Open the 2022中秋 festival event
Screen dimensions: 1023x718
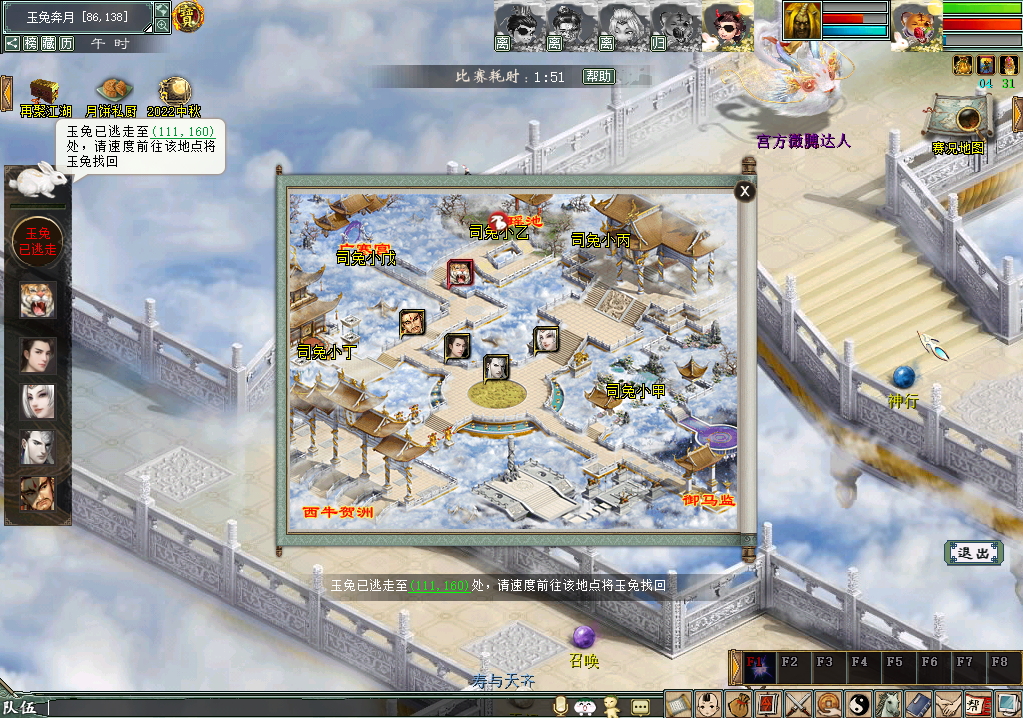pyautogui.click(x=174, y=93)
